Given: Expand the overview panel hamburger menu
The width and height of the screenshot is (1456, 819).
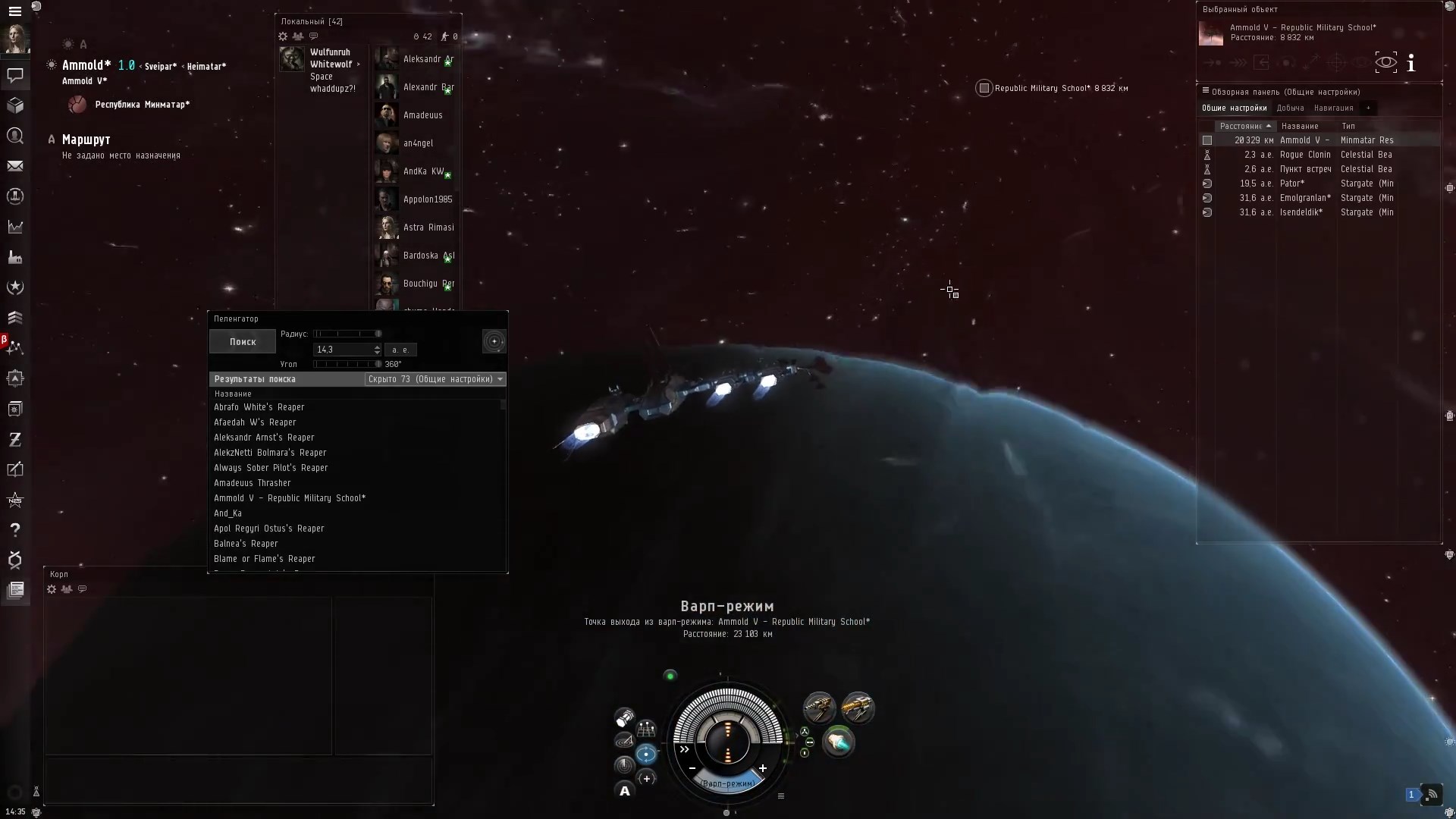Looking at the screenshot, I should [1205, 91].
